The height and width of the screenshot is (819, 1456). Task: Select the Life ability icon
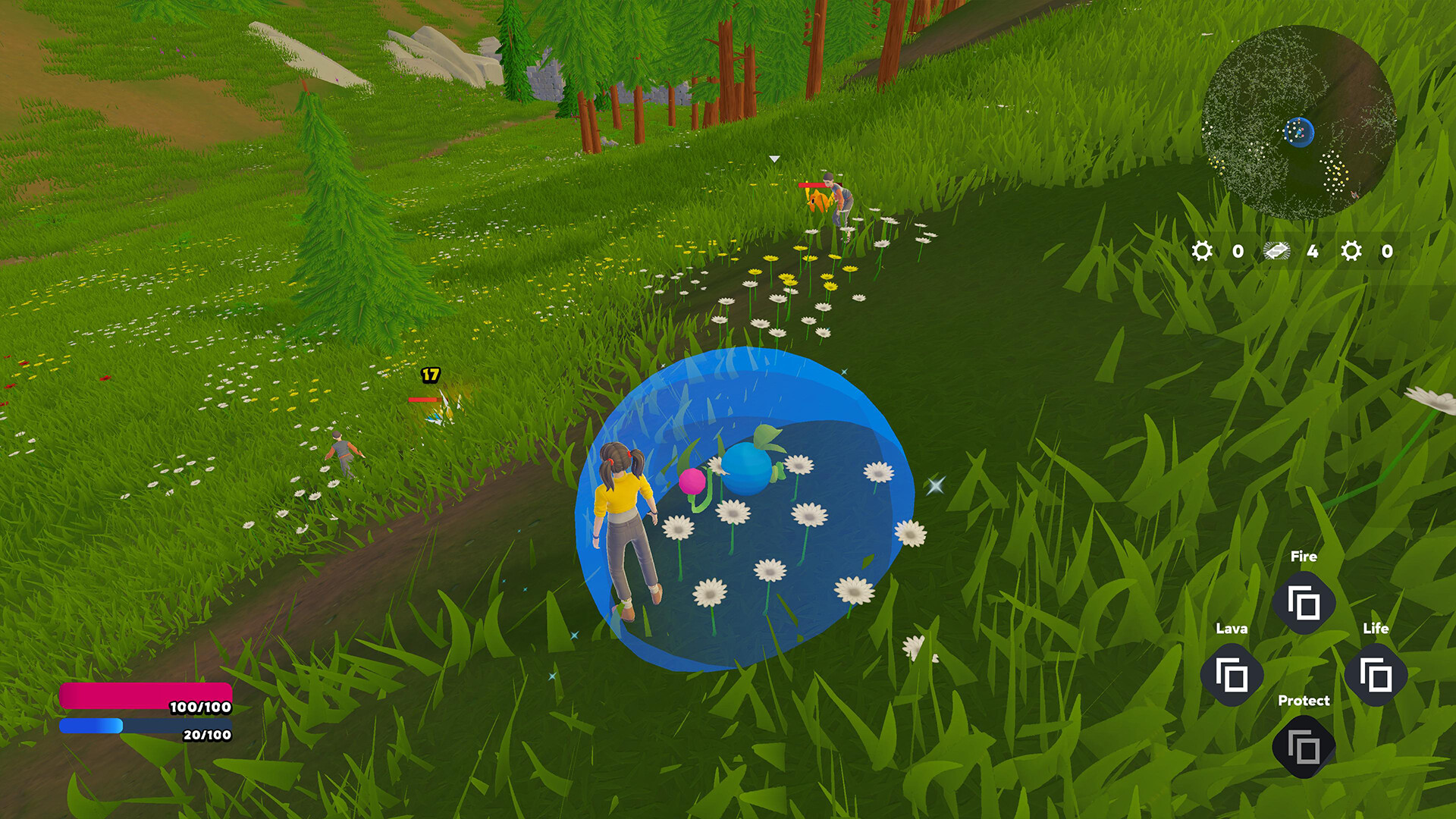click(1376, 673)
